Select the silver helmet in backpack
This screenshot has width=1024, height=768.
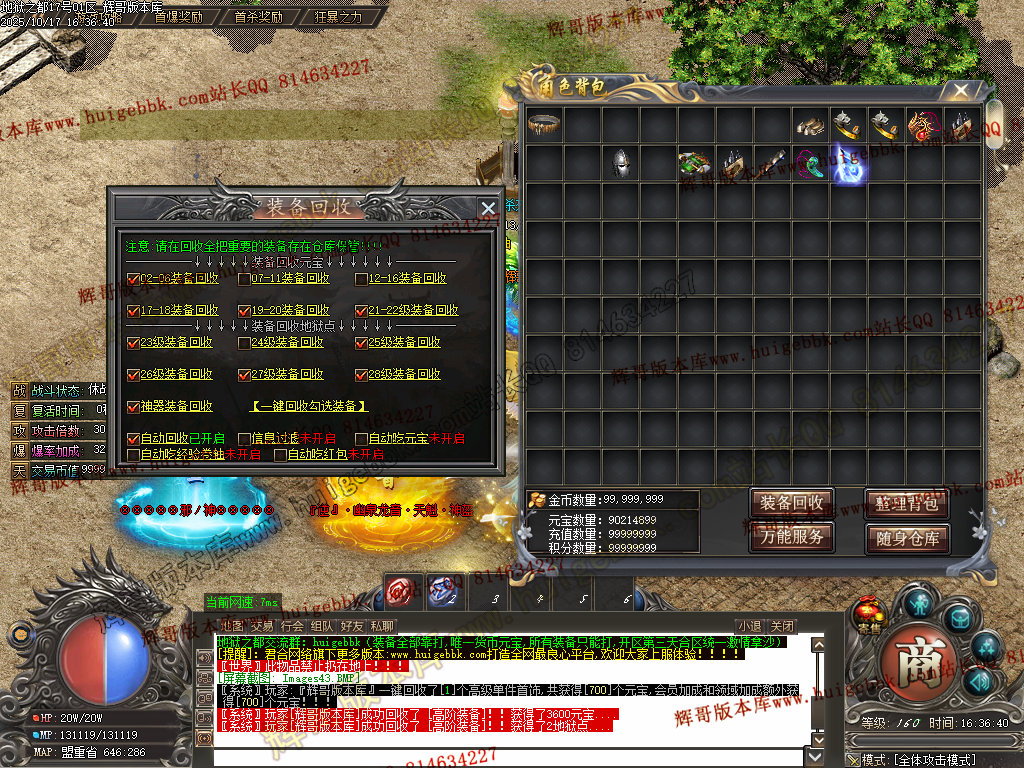(x=621, y=163)
